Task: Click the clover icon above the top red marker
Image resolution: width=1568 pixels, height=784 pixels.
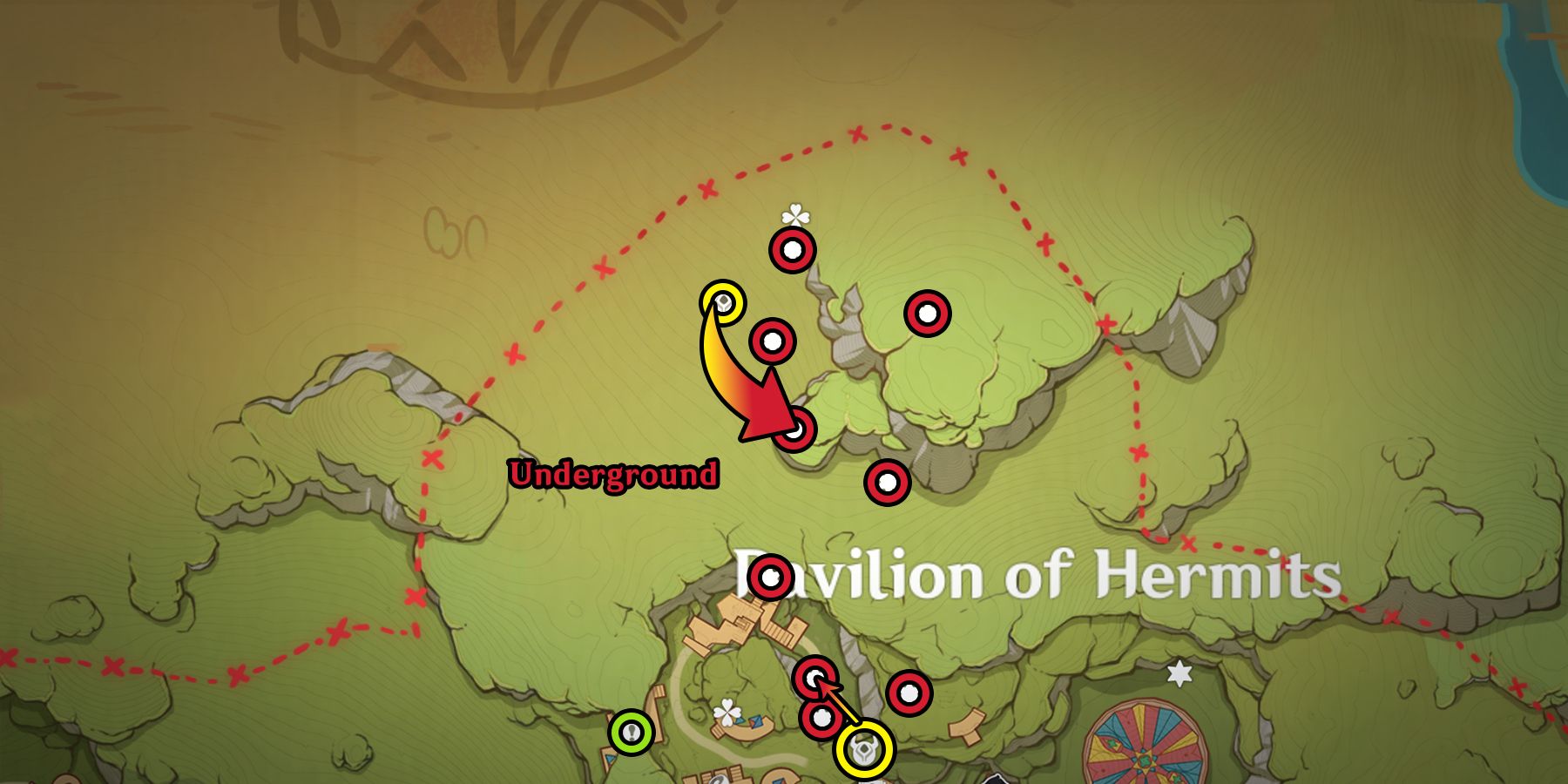Action: pyautogui.click(x=794, y=213)
